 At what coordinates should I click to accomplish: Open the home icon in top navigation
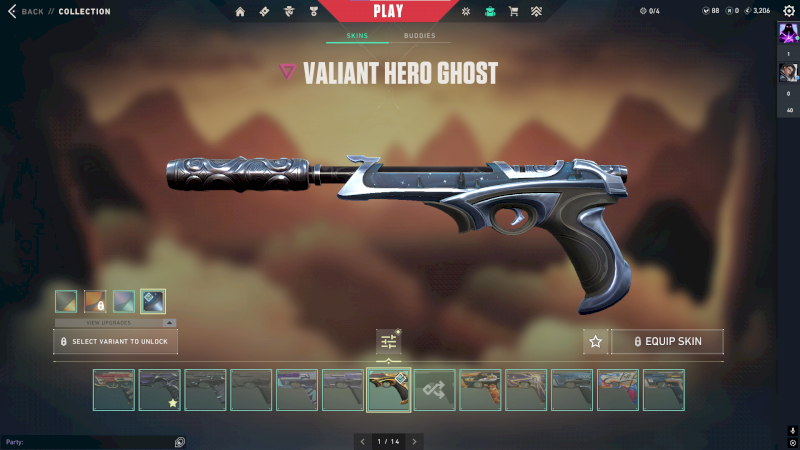point(240,11)
